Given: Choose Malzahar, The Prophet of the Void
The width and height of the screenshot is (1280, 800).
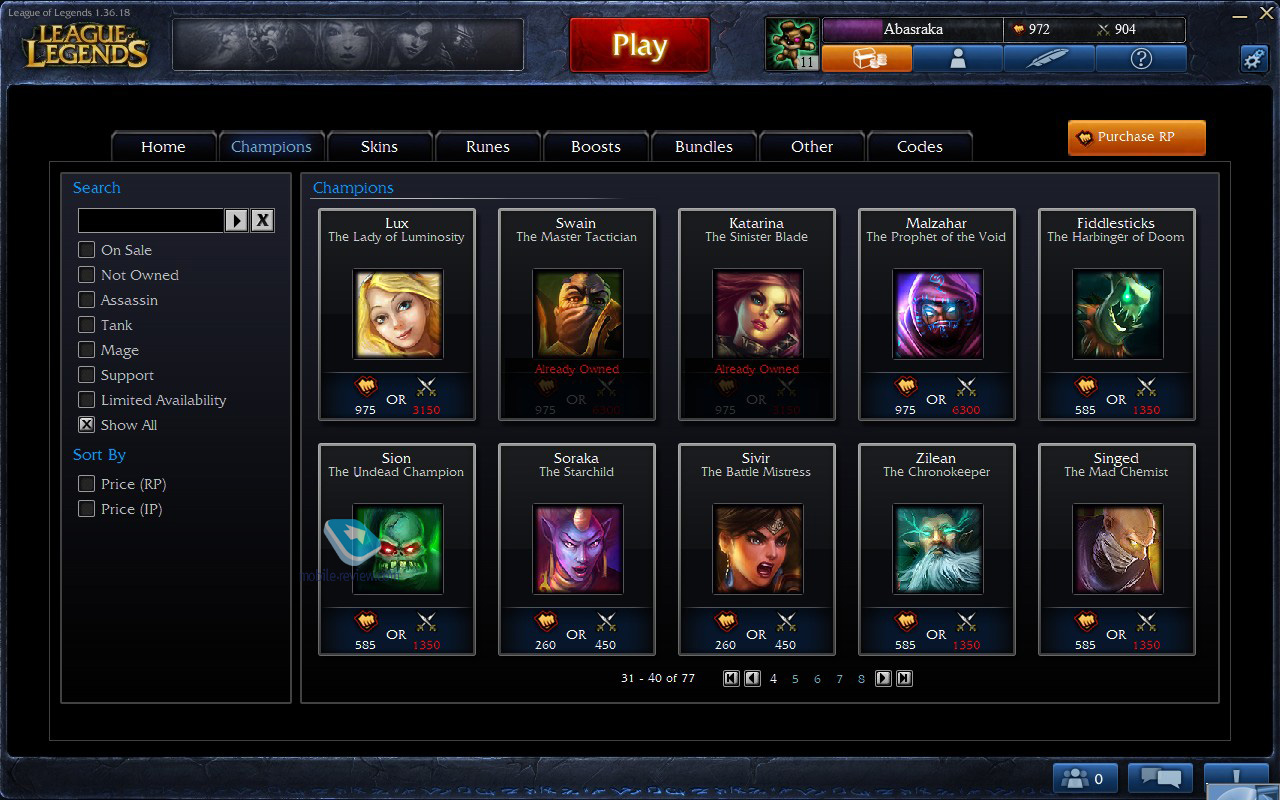Looking at the screenshot, I should coord(937,314).
